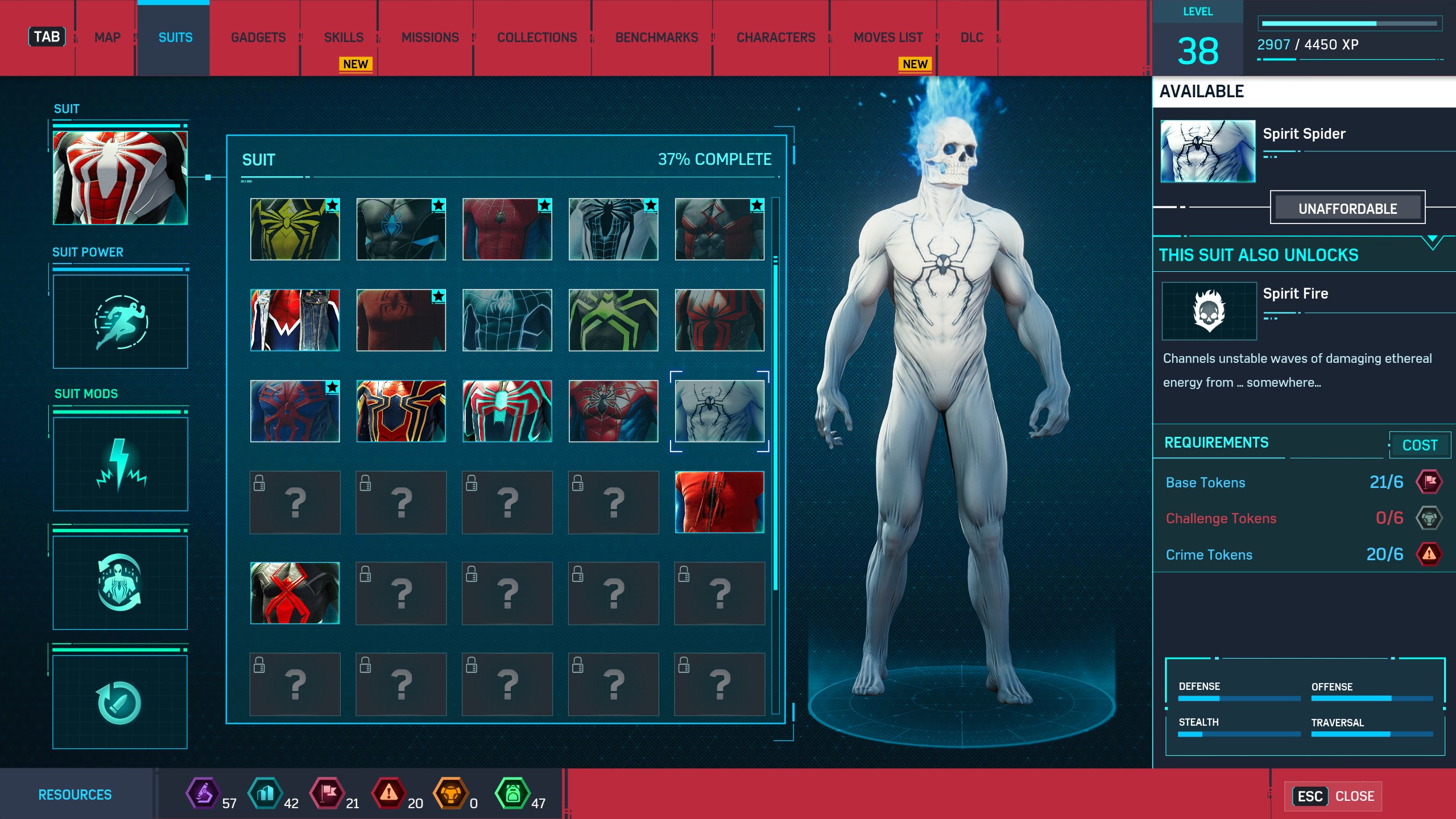Open the running-man suit power slot
Screen dimensions: 1456x819
pos(120,322)
